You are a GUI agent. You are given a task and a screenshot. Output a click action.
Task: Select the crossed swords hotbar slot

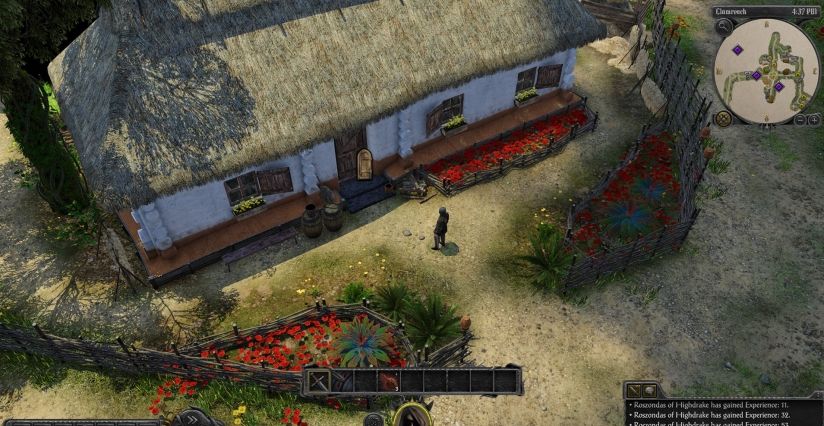pyautogui.click(x=318, y=381)
